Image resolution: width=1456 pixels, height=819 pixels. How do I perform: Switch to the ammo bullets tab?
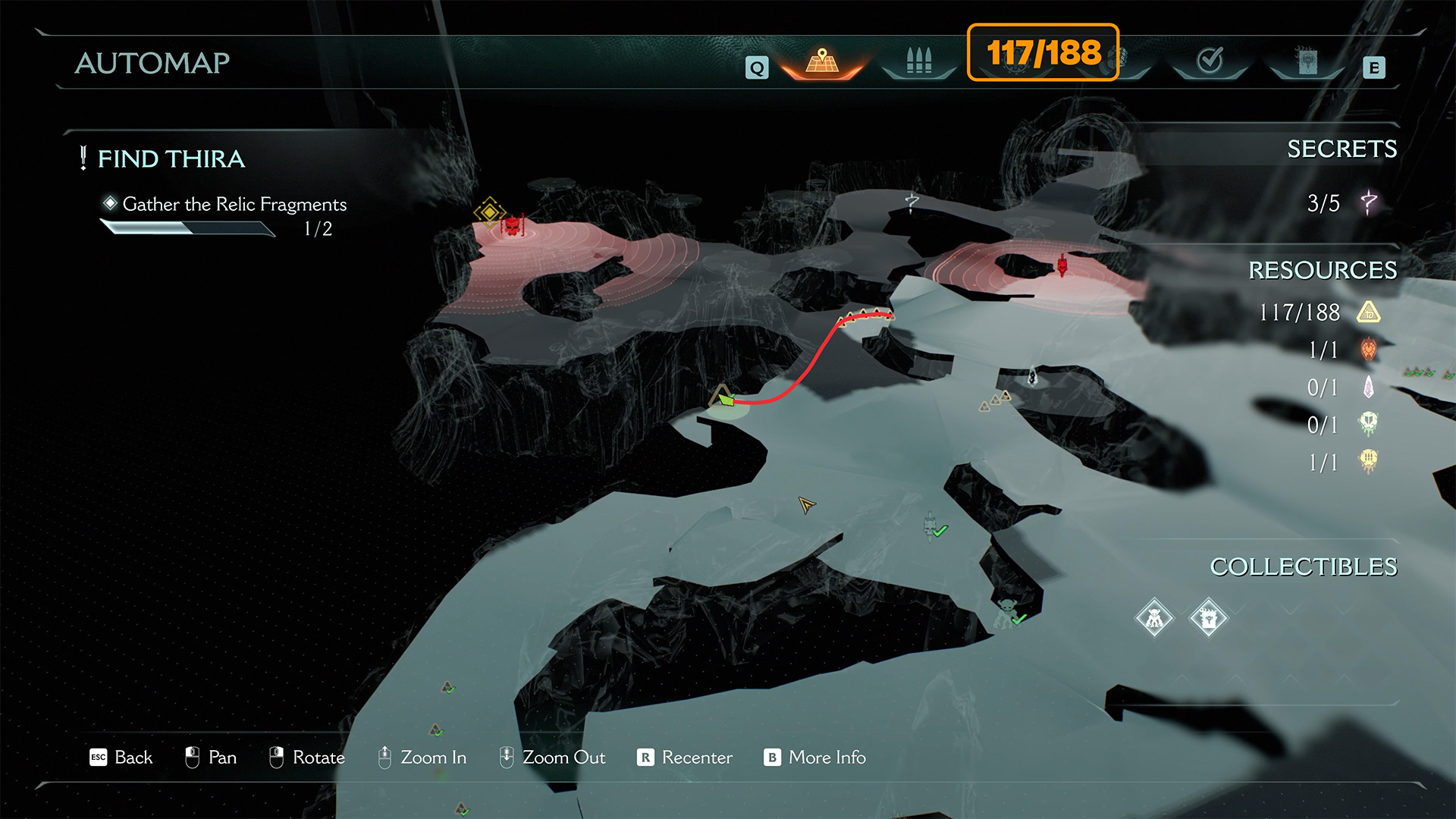pyautogui.click(x=918, y=61)
